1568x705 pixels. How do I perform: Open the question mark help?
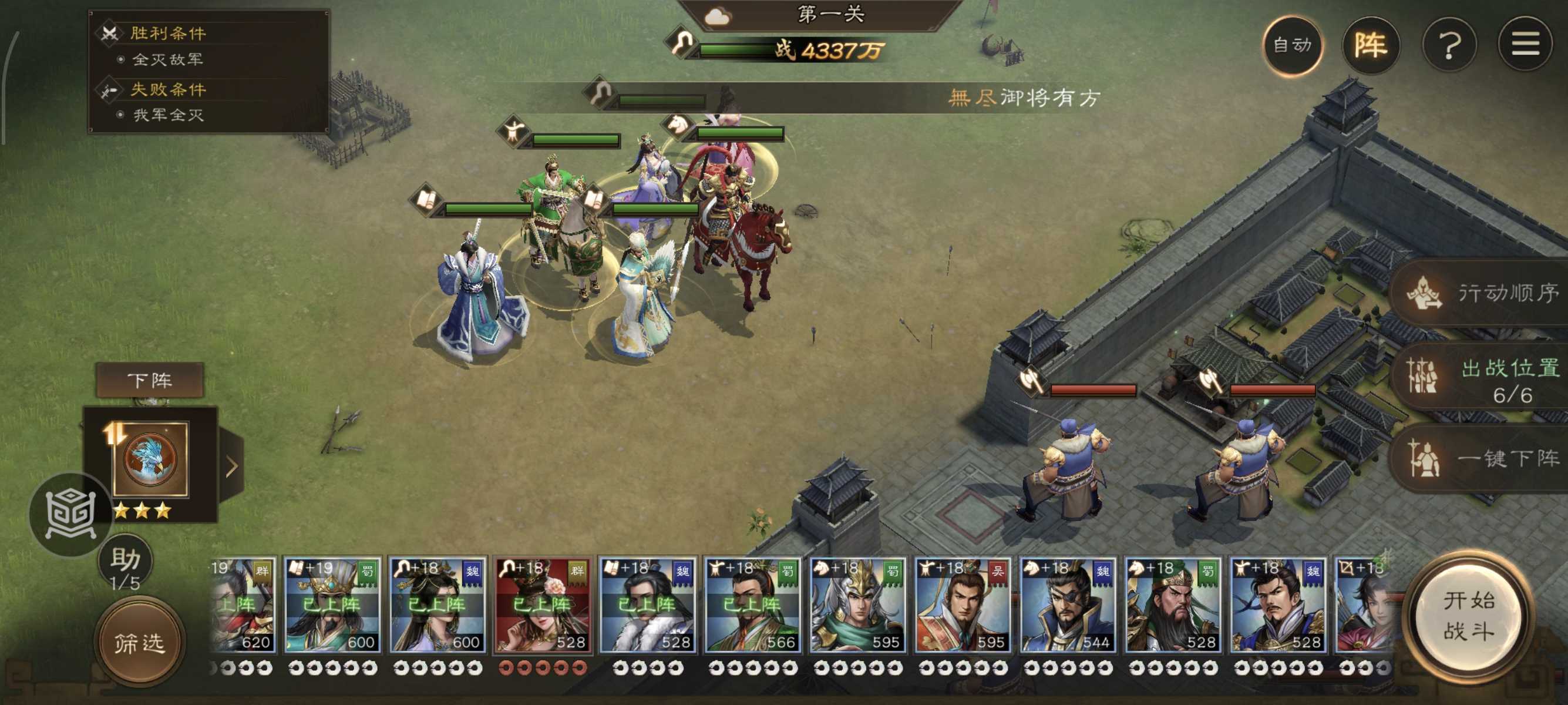pos(1449,45)
